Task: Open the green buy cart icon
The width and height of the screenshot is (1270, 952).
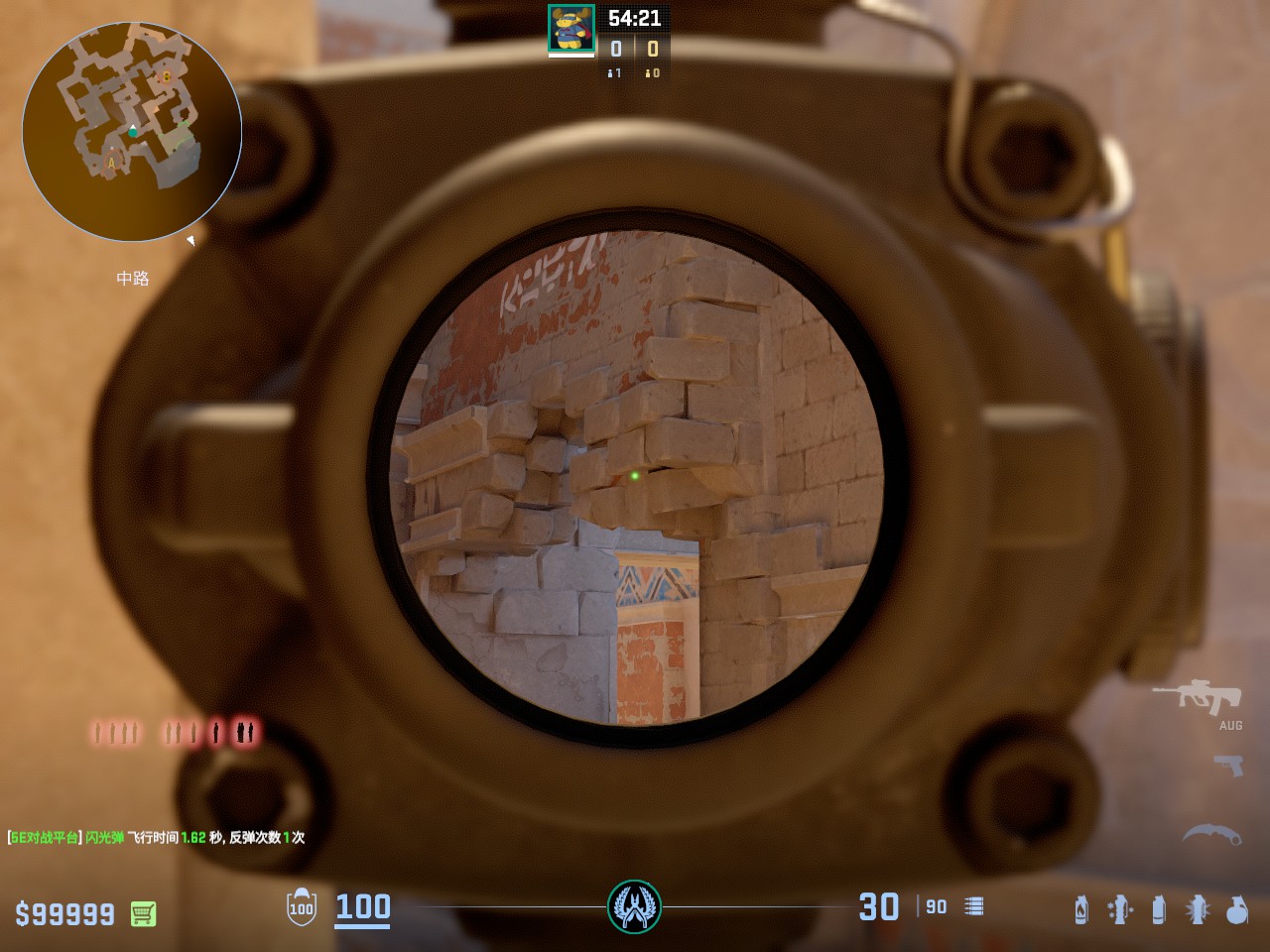Action: click(x=143, y=913)
